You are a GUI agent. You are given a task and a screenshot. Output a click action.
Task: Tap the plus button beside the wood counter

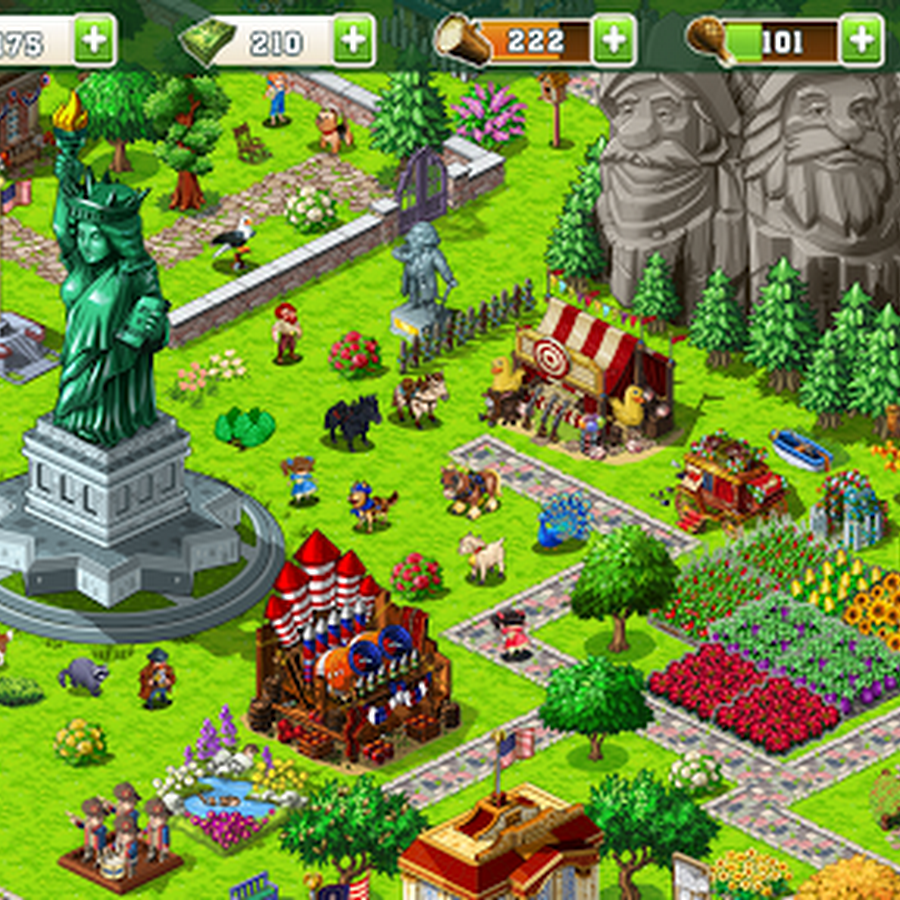(613, 40)
